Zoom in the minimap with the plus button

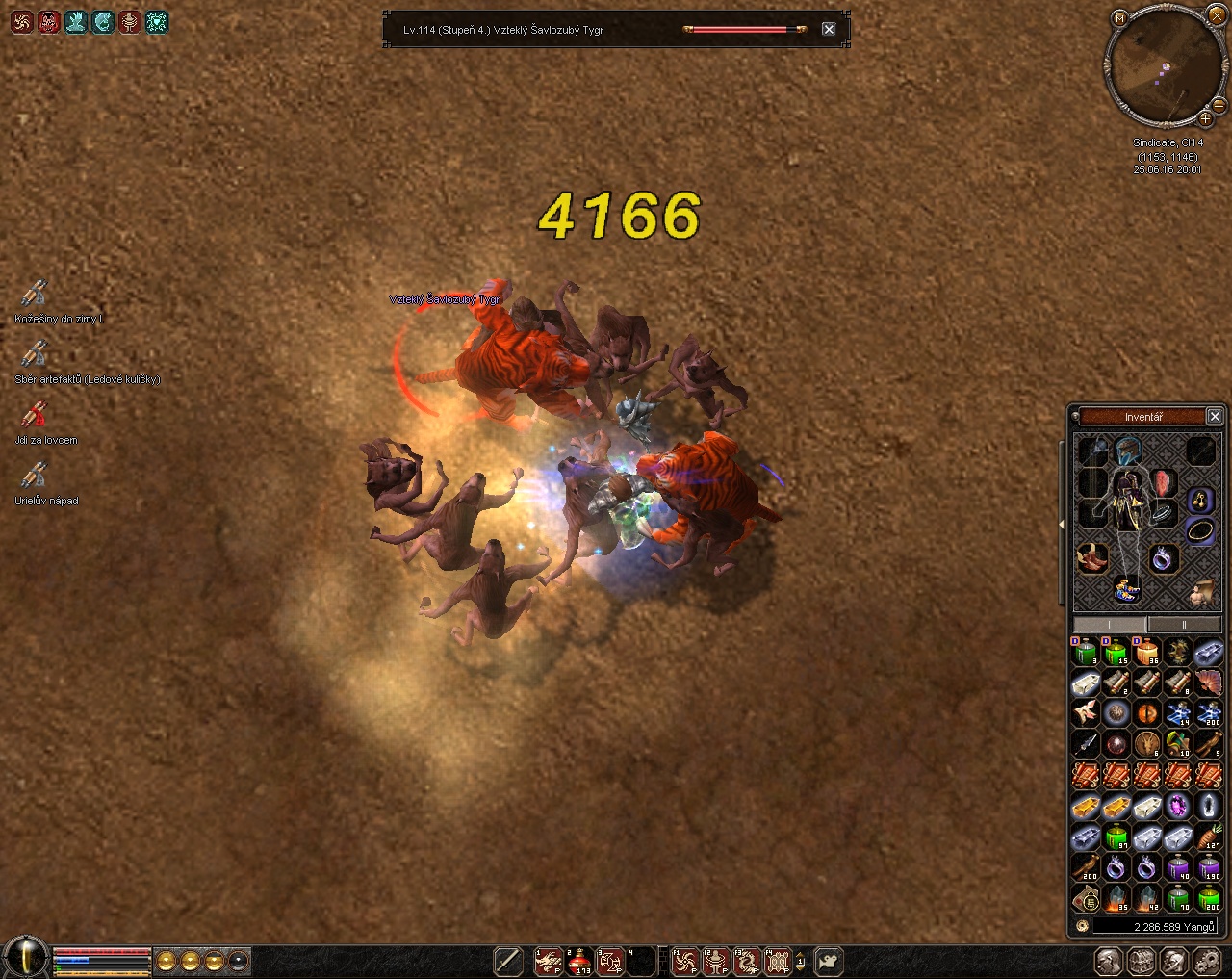pyautogui.click(x=1205, y=118)
